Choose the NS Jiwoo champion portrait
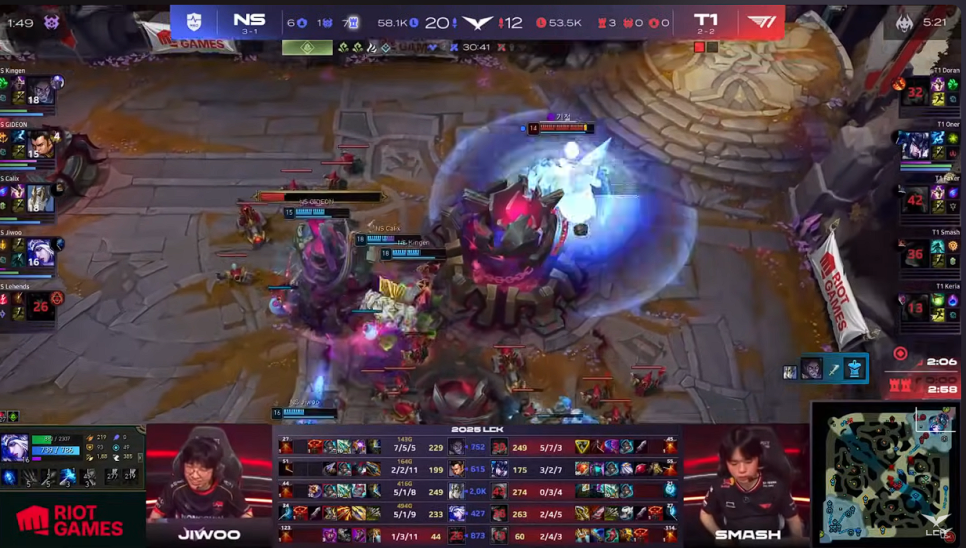This screenshot has height=548, width=966. (40, 251)
